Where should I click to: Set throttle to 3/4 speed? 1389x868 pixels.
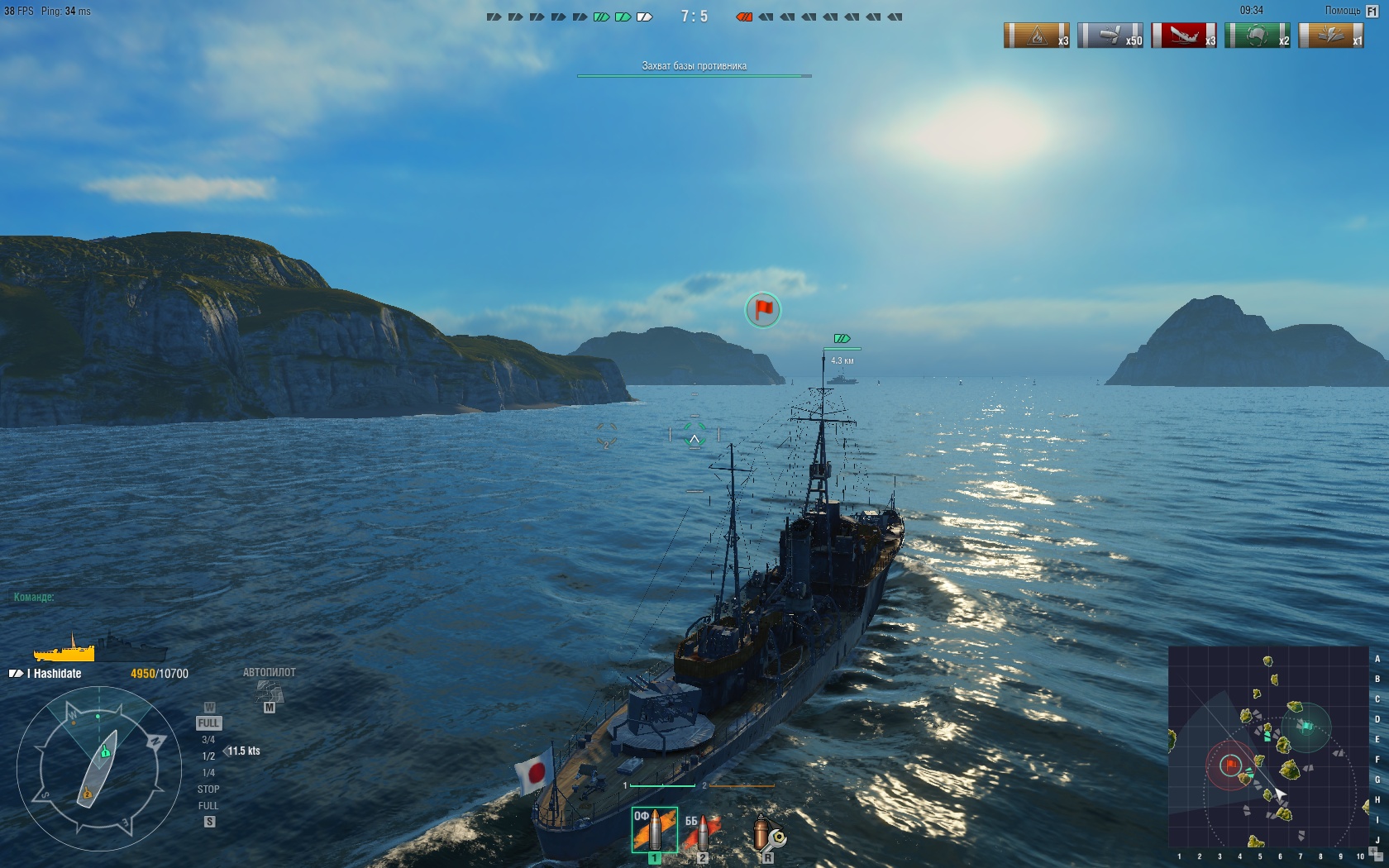(208, 740)
